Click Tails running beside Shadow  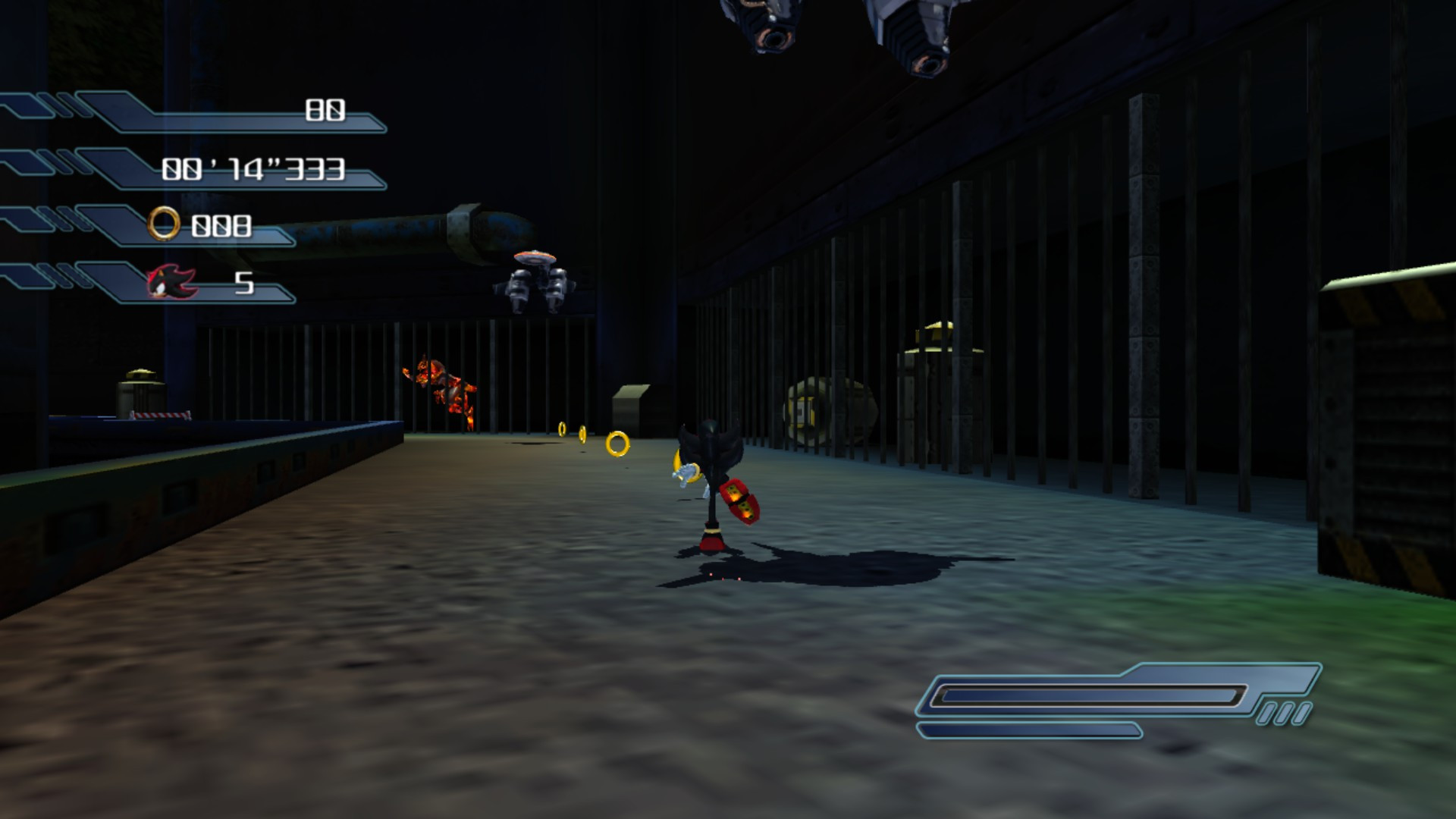pos(684,472)
